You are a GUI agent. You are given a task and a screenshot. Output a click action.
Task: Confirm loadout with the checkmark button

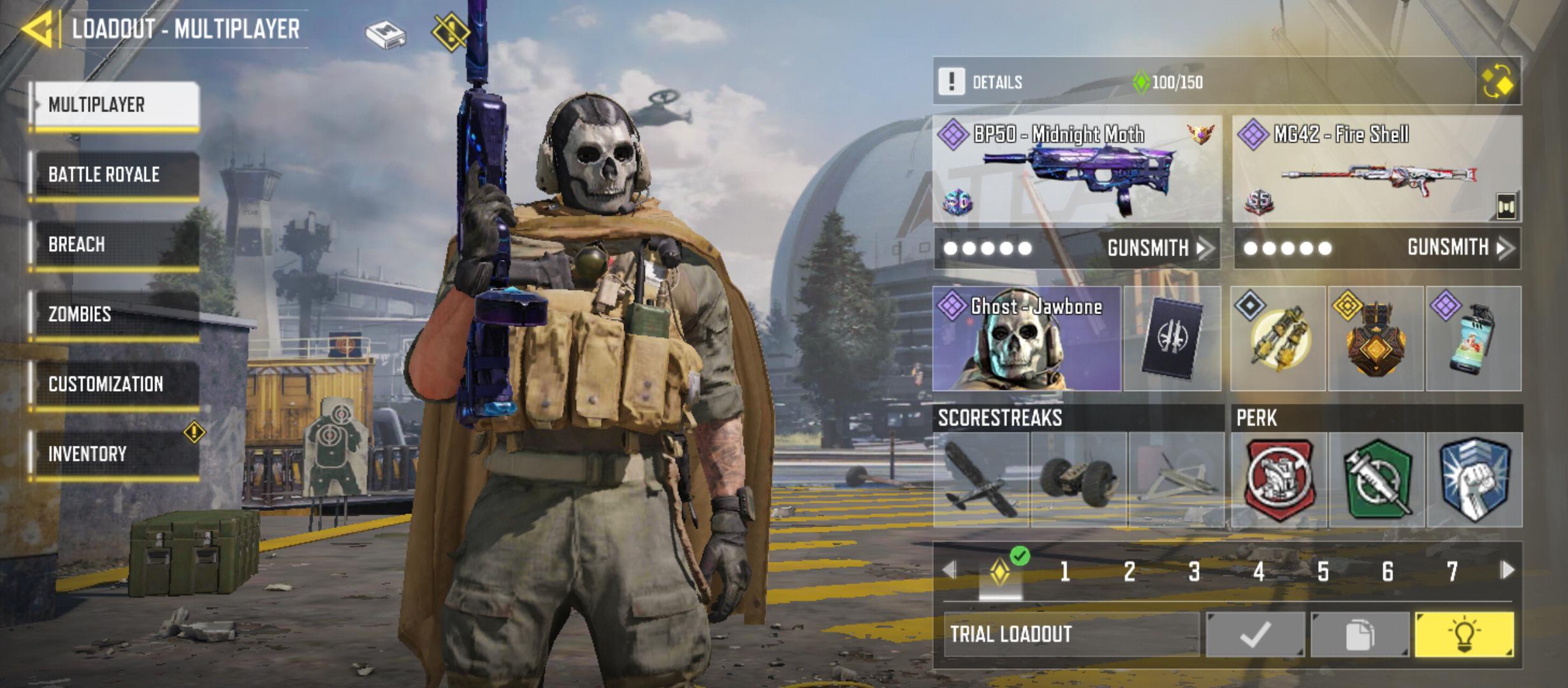click(1254, 634)
